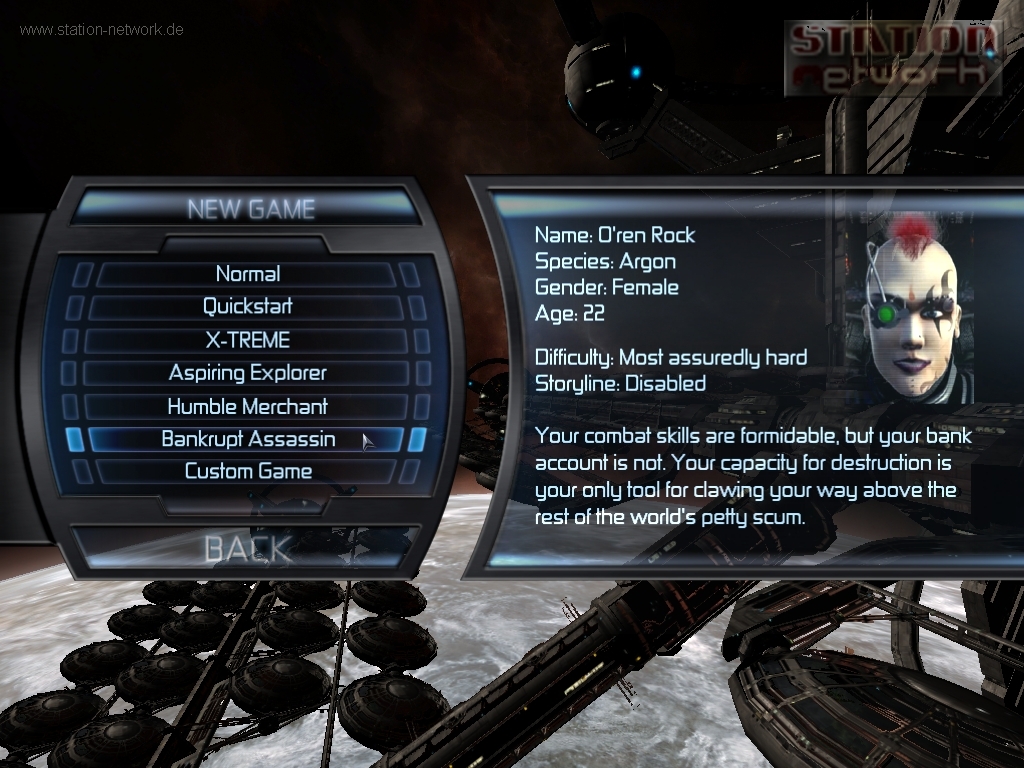
Task: Choose the Quickstart option
Action: (248, 307)
